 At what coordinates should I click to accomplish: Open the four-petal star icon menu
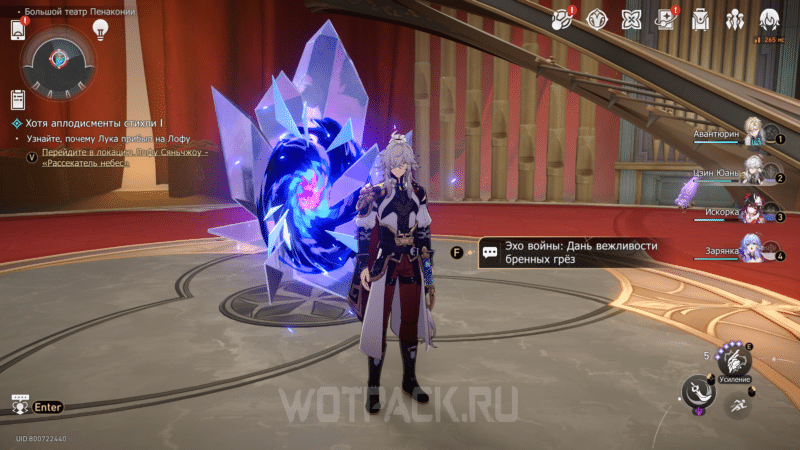pyautogui.click(x=631, y=19)
